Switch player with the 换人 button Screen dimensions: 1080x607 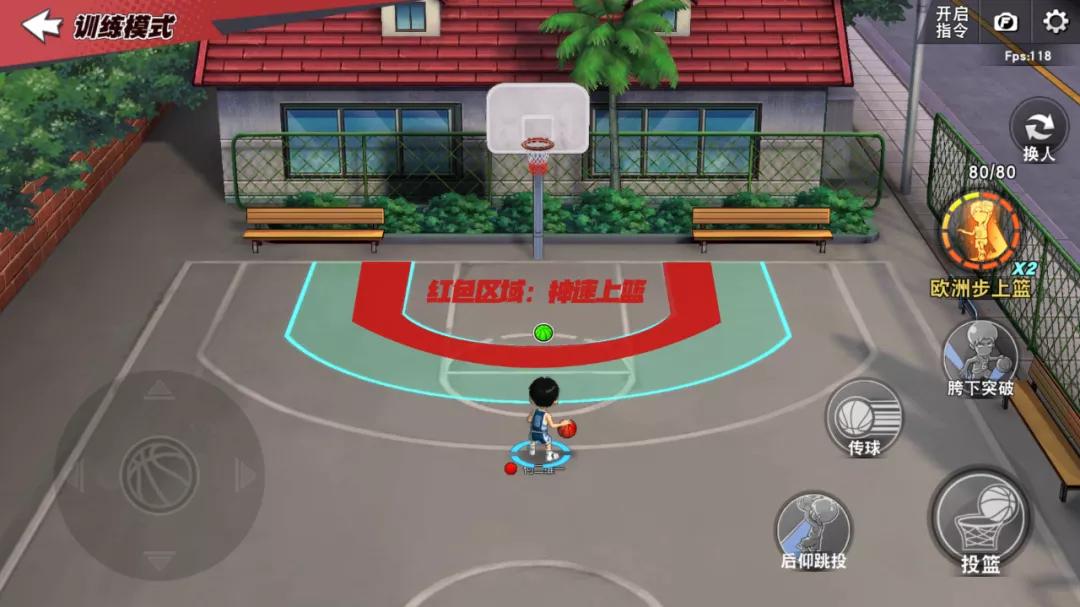pos(1039,132)
